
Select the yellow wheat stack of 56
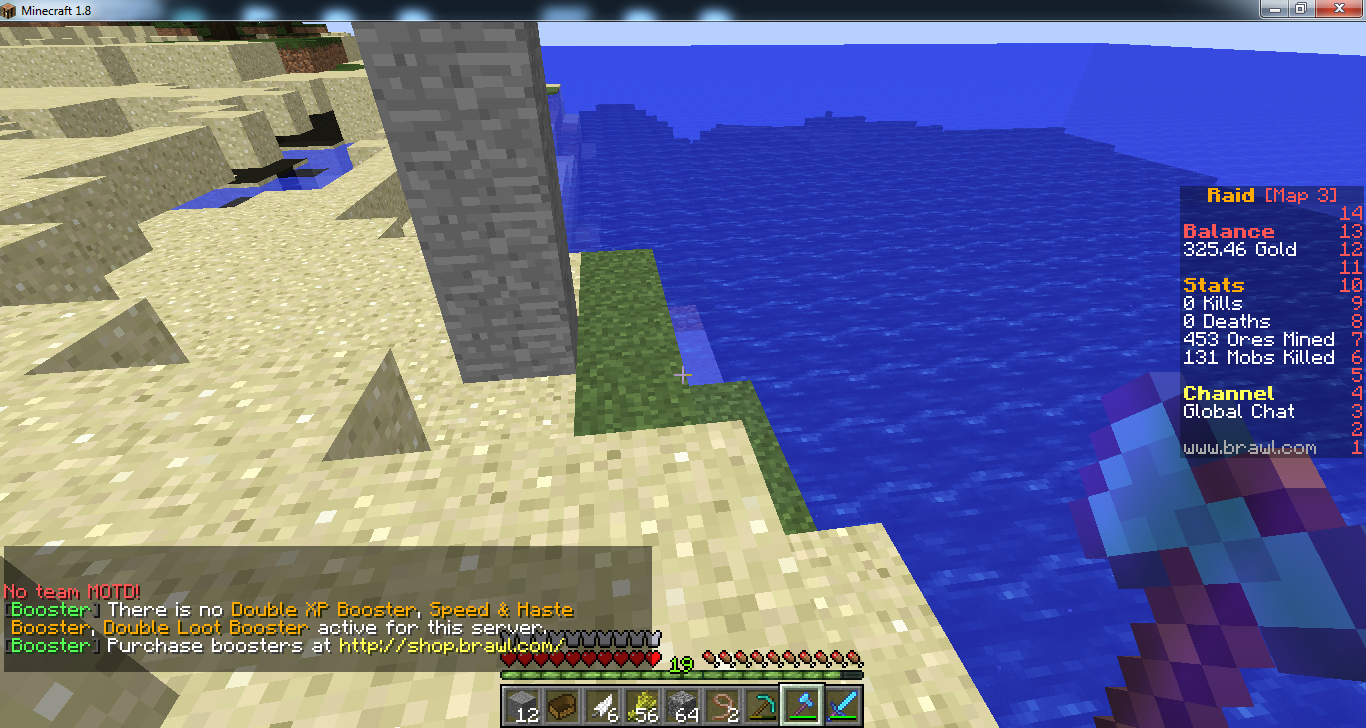[x=642, y=704]
